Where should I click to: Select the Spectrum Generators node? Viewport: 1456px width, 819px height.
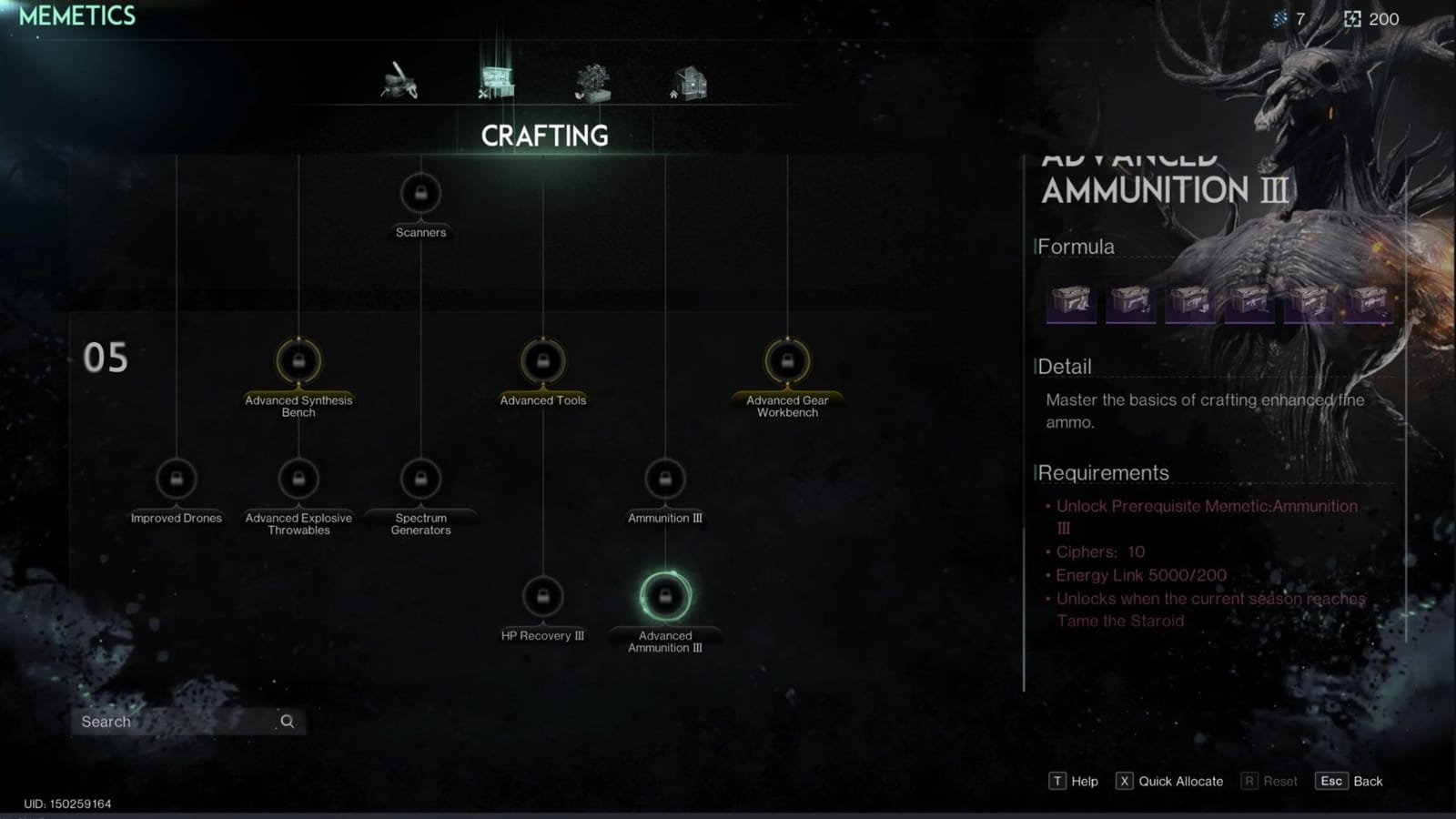point(420,480)
